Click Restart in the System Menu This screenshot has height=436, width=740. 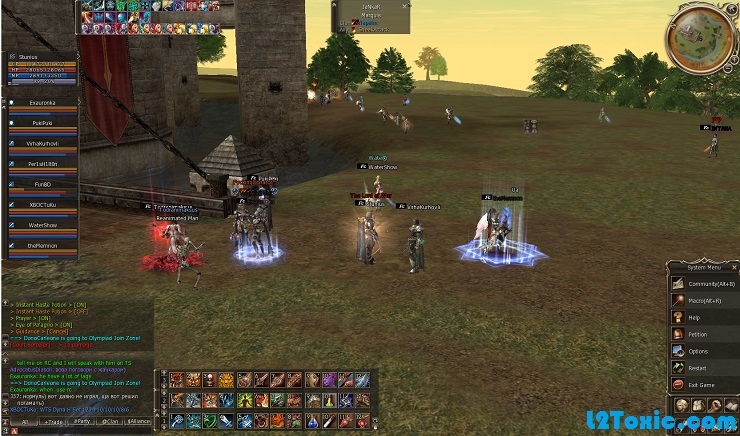pos(697,367)
